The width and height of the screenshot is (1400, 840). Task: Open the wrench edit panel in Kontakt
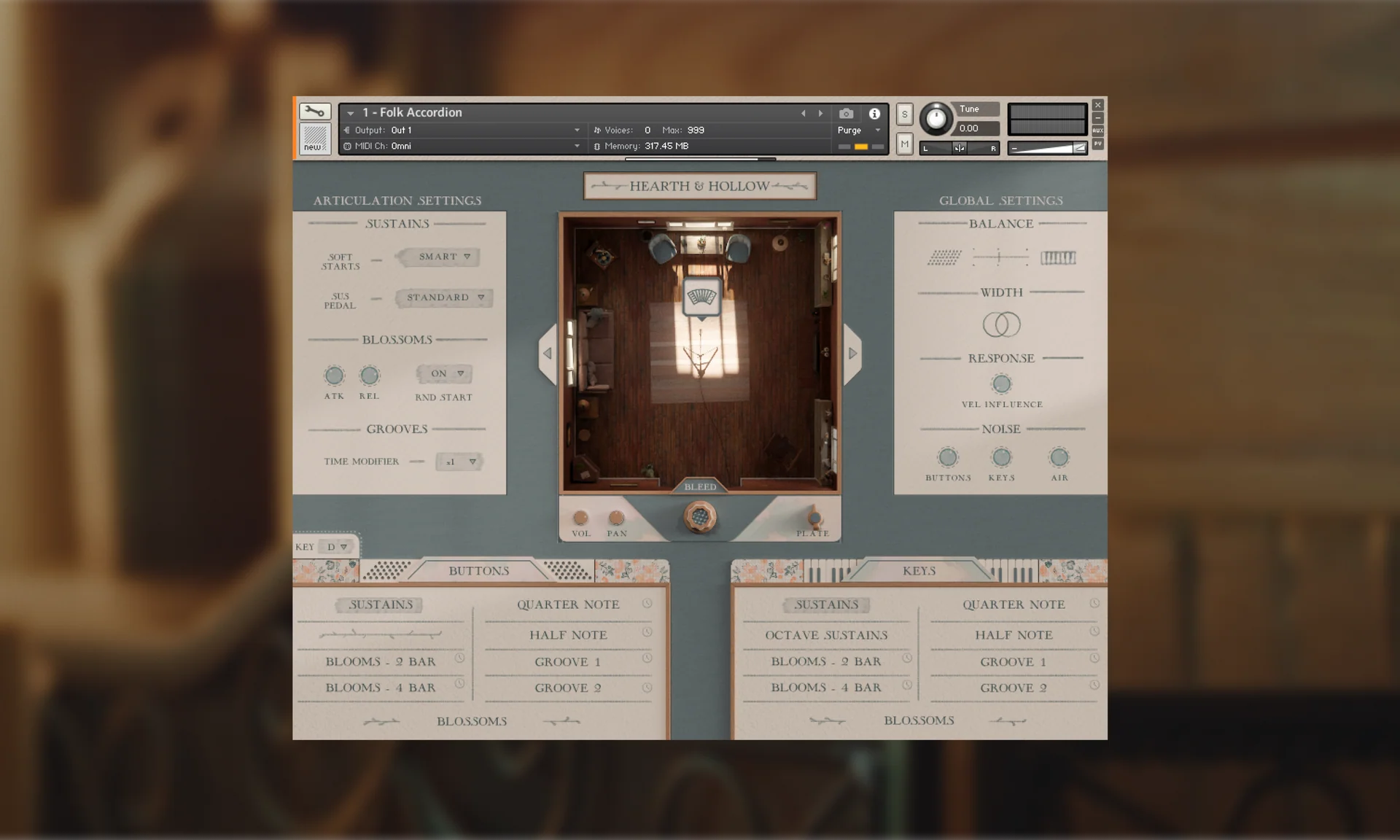315,112
